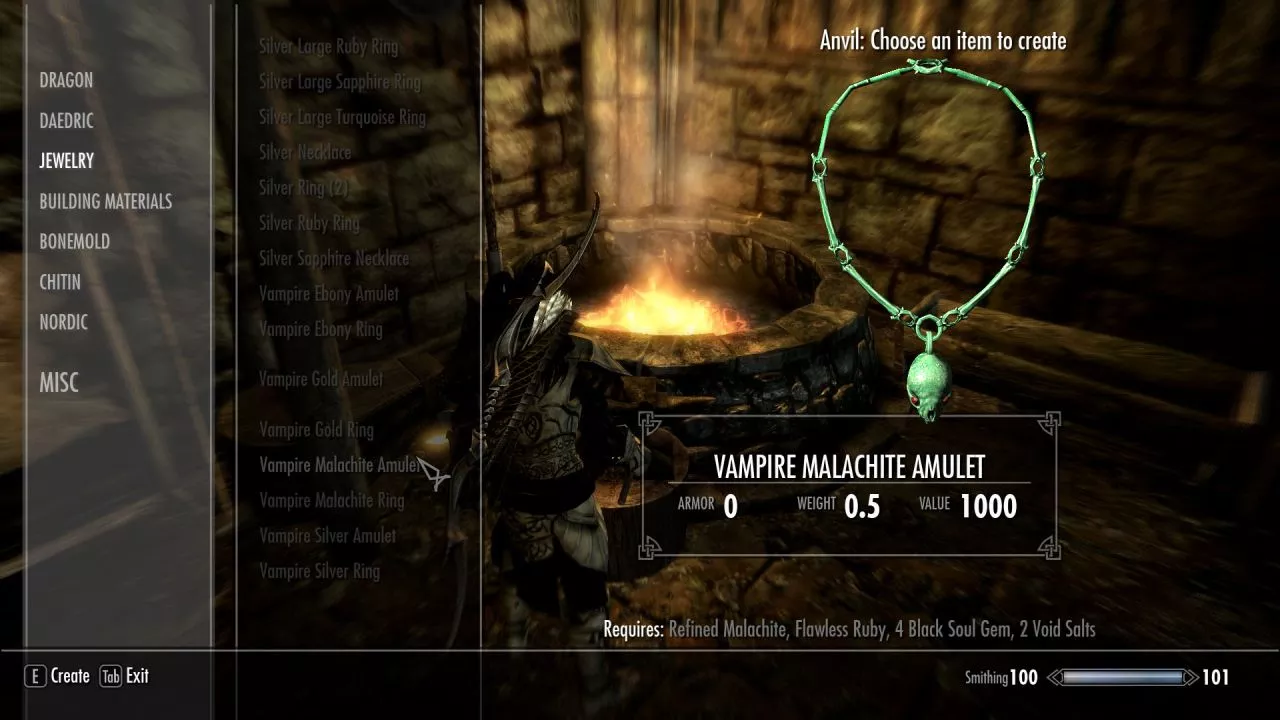Viewport: 1280px width, 720px height.
Task: Pick the Vampire Gold Ring entry
Action: point(316,430)
